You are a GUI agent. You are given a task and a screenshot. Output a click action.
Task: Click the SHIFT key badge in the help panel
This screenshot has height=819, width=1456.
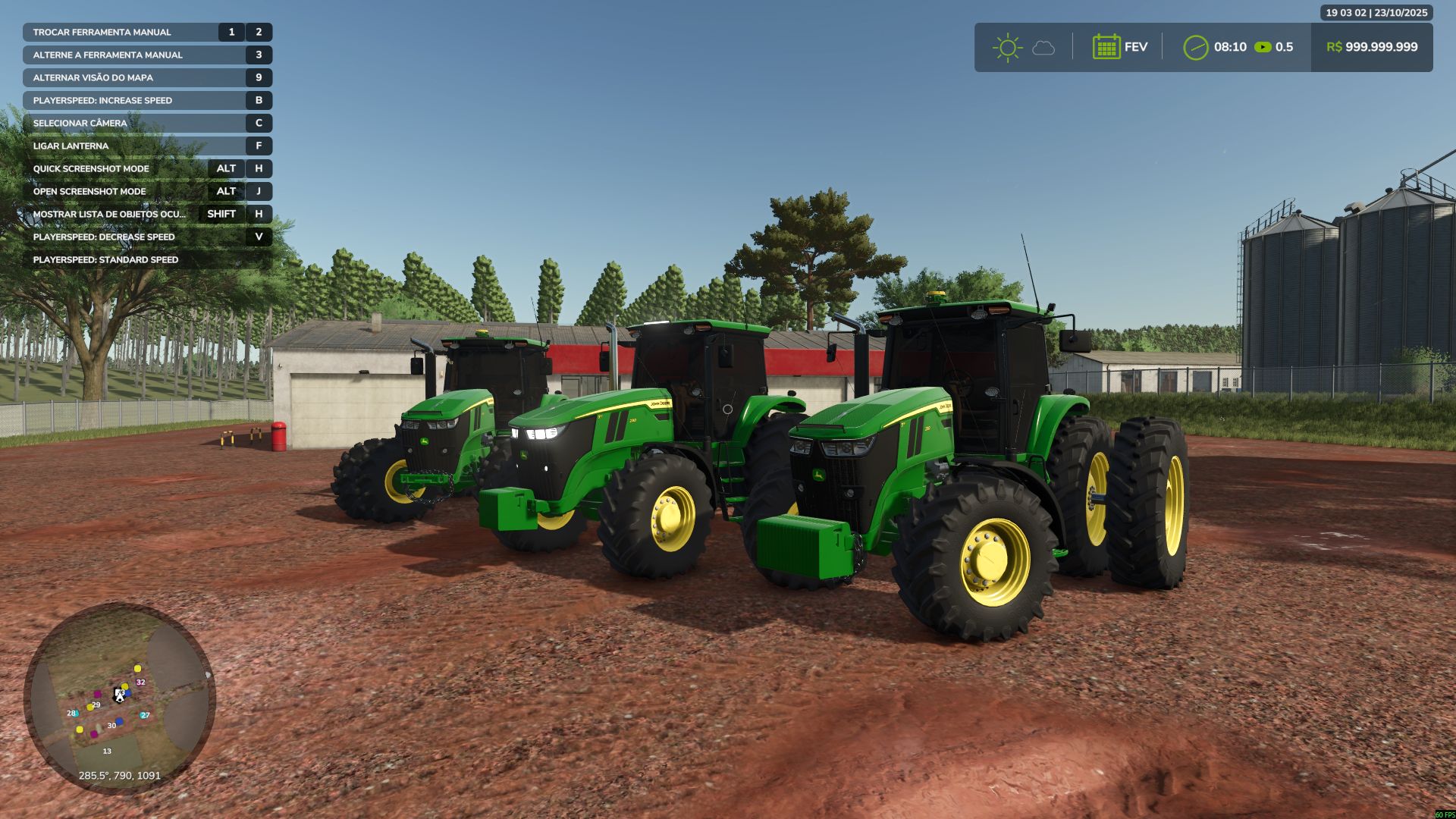(x=221, y=215)
